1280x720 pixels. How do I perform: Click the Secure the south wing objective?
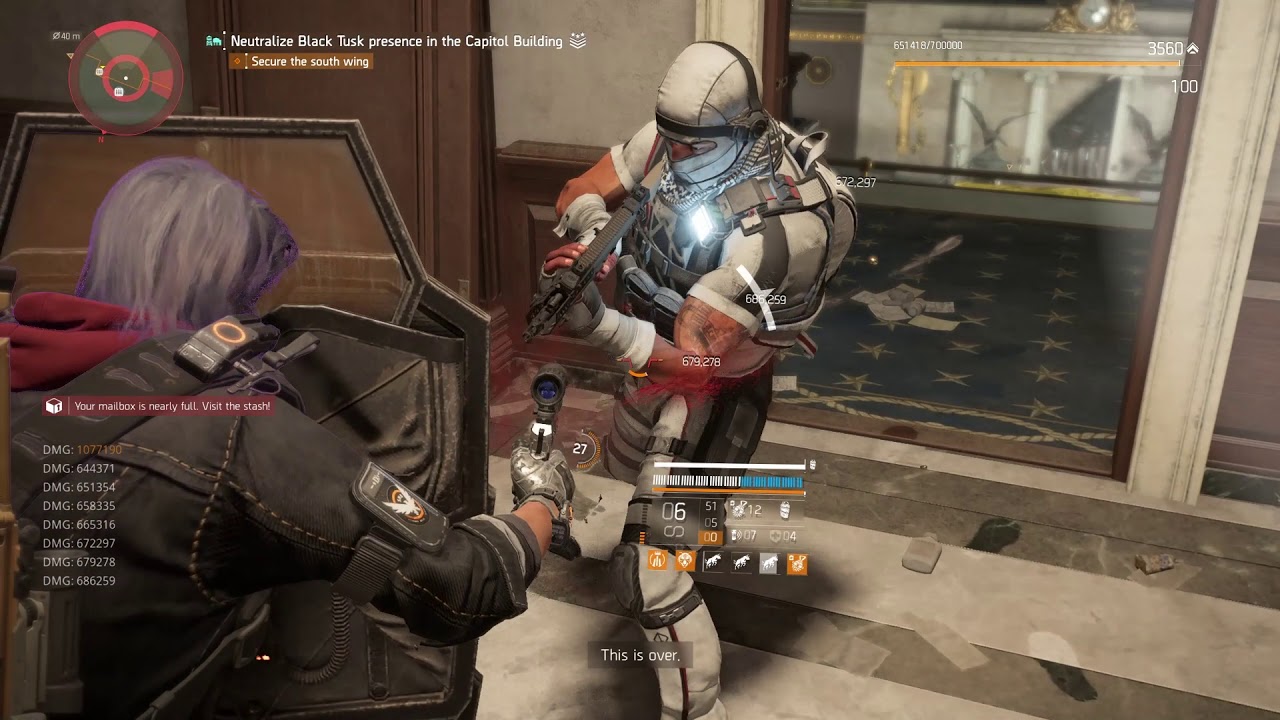309,62
